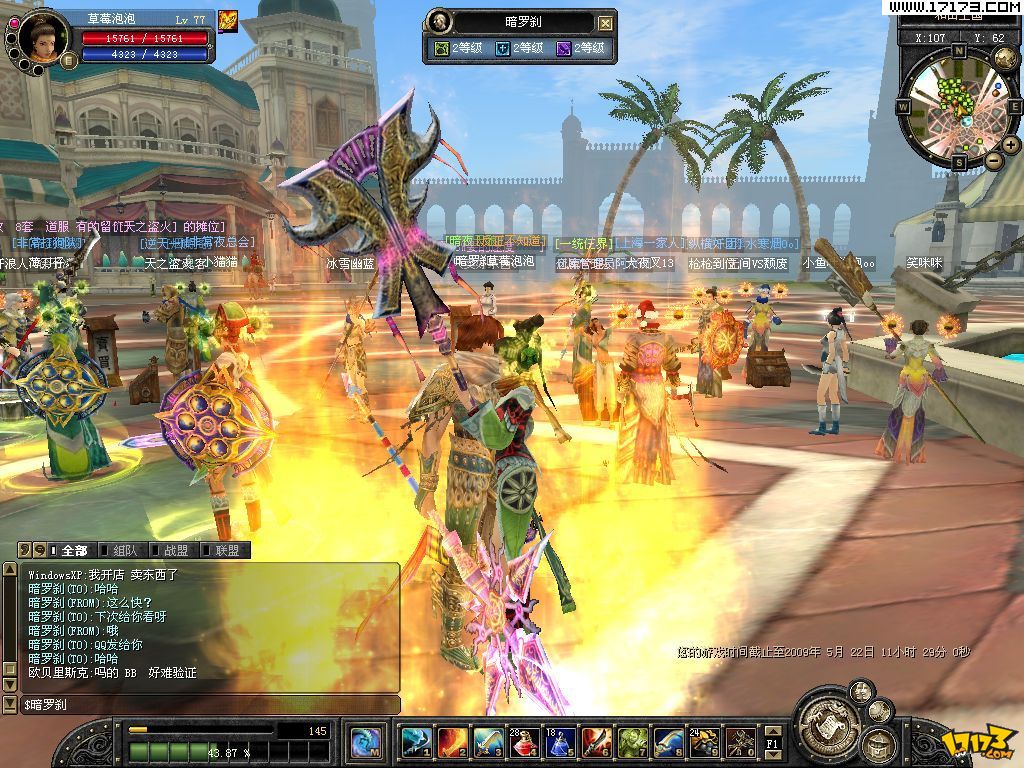Screen dimensions: 1024x768
Task: Click the 暗罗刹 target portrait
Action: tap(438, 21)
